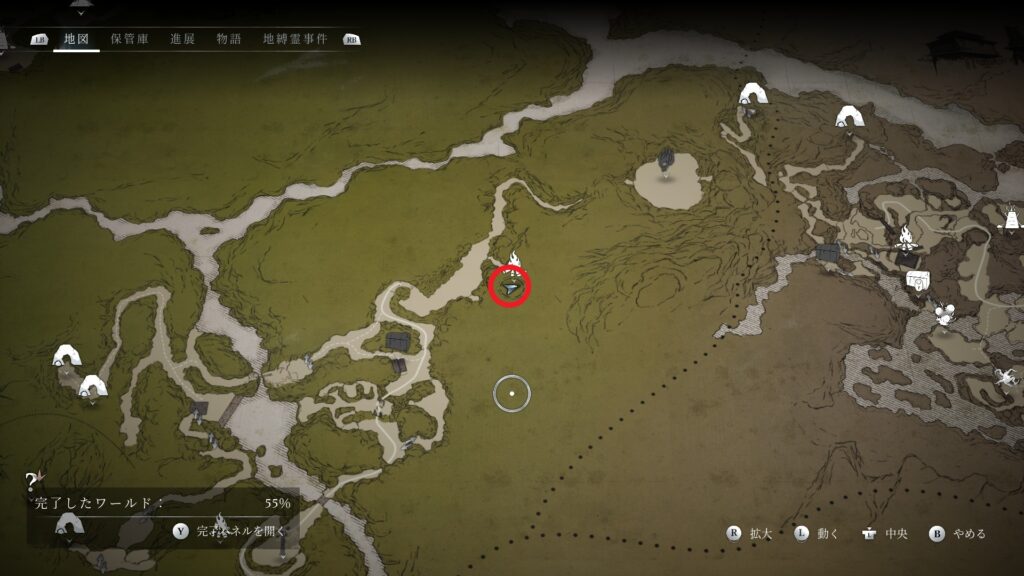Open the 地縛霊事件 tab

[x=295, y=39]
